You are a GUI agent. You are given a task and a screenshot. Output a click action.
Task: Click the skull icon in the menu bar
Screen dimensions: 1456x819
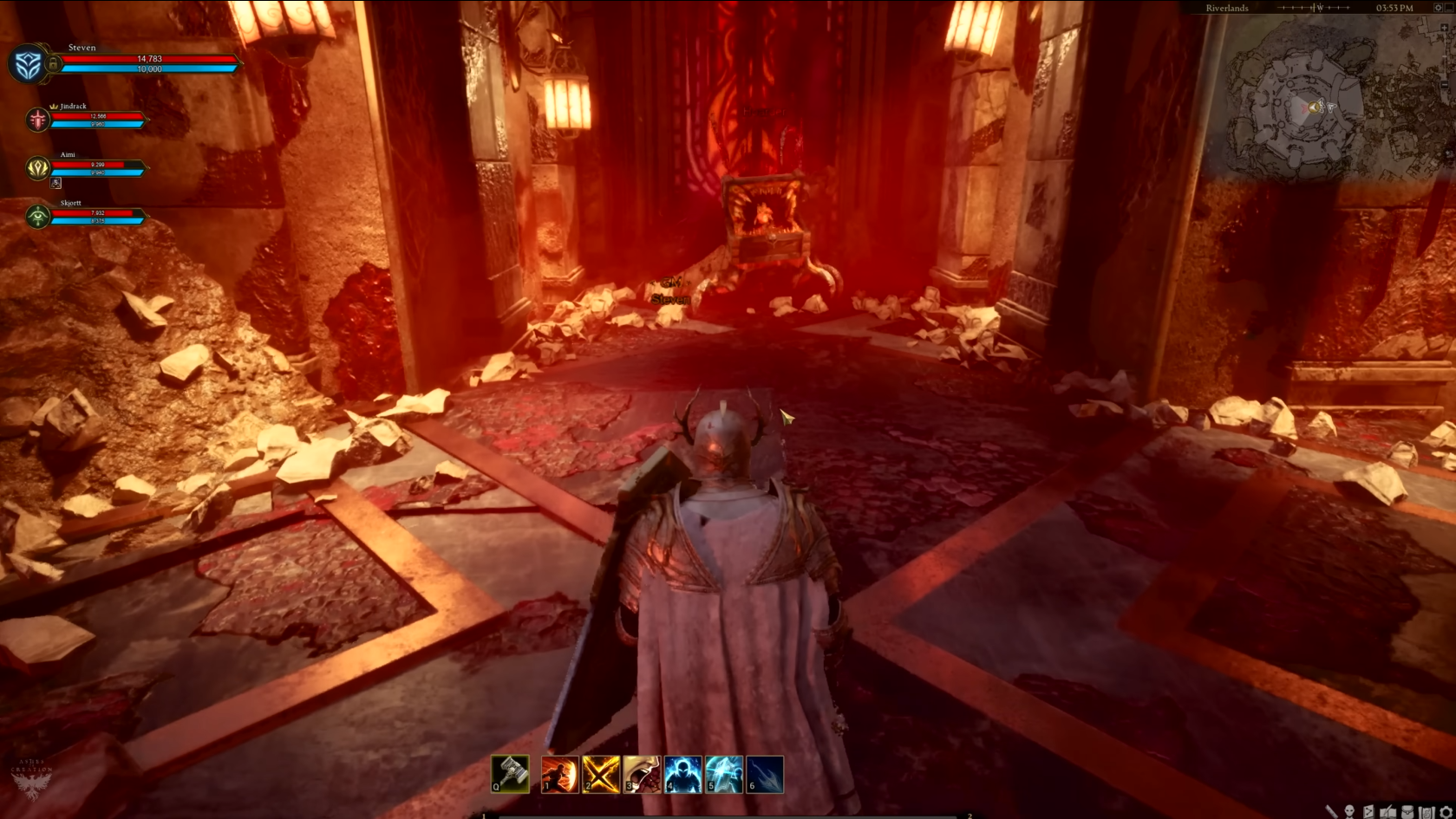(1349, 812)
